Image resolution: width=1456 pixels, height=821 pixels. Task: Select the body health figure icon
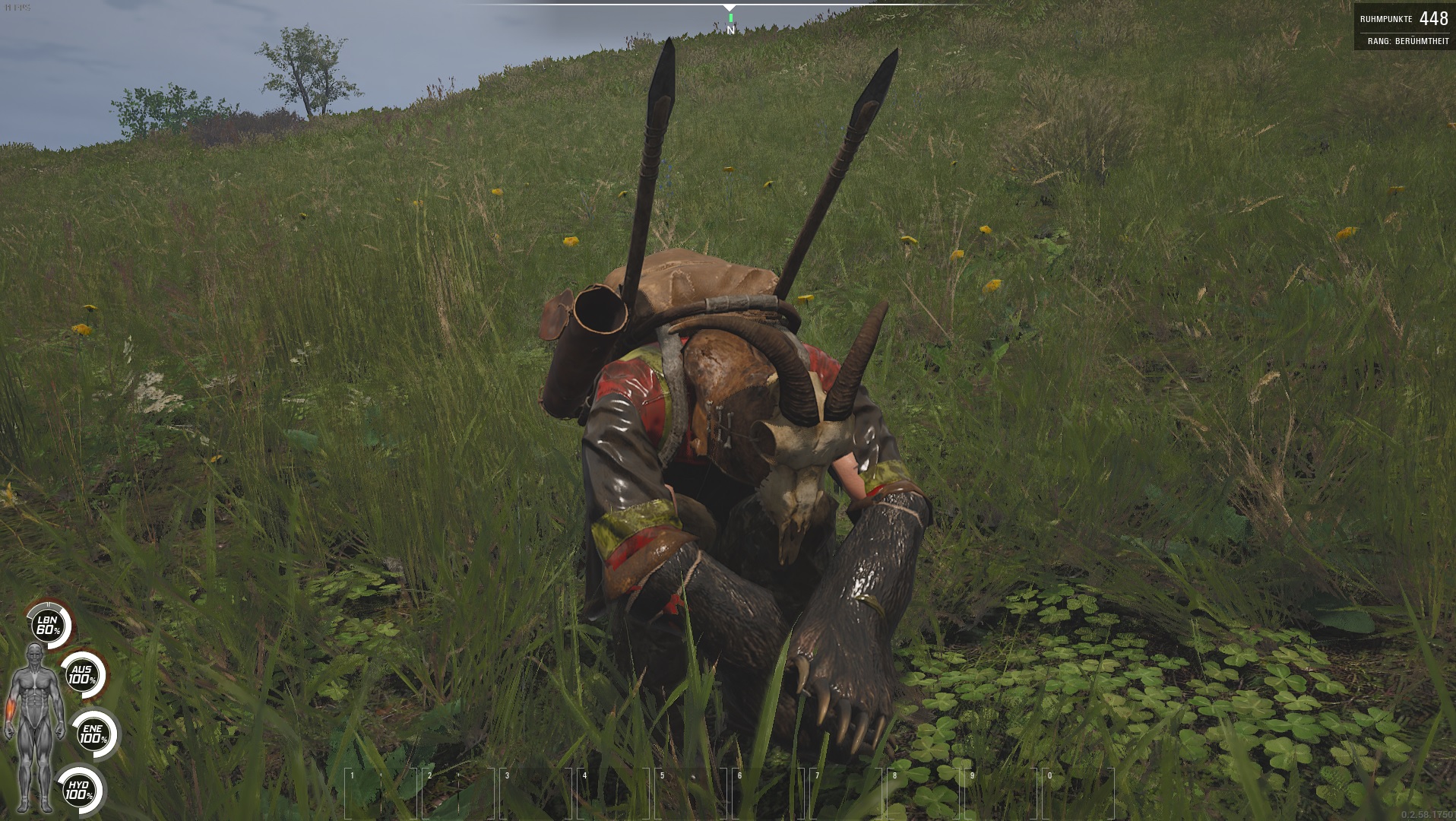pyautogui.click(x=34, y=726)
